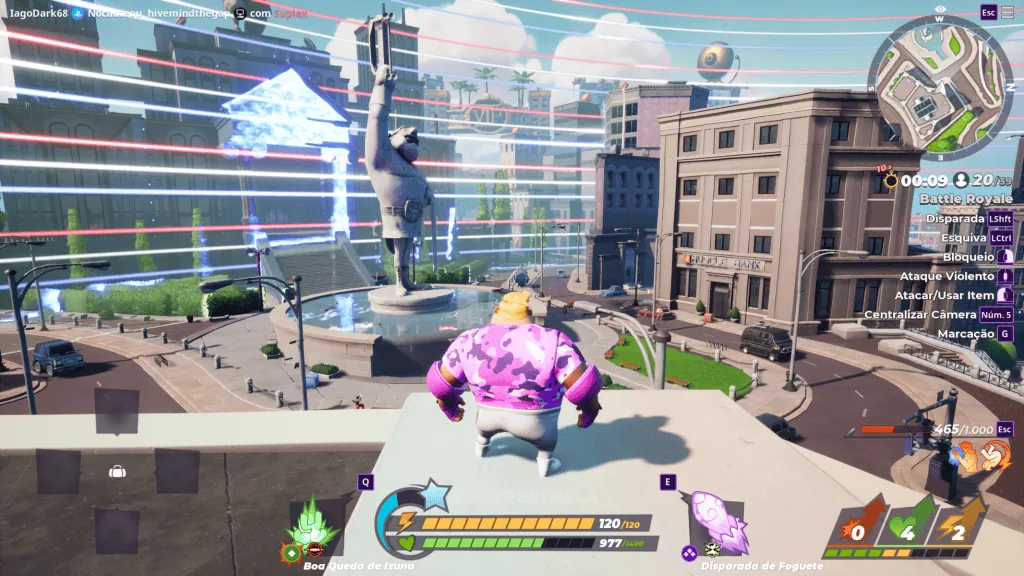Screen dimensions: 1024x576
Task: Open the hamburger menu beside Esc
Action: point(1010,12)
